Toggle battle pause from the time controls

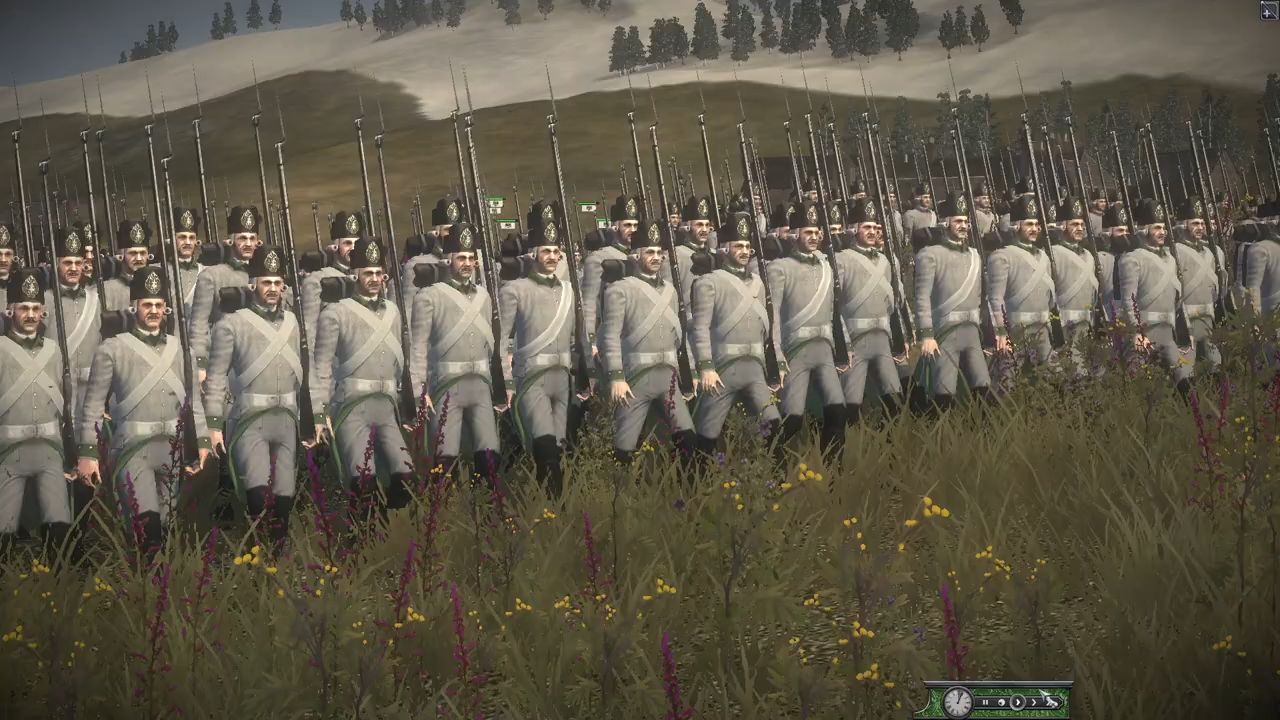(985, 702)
